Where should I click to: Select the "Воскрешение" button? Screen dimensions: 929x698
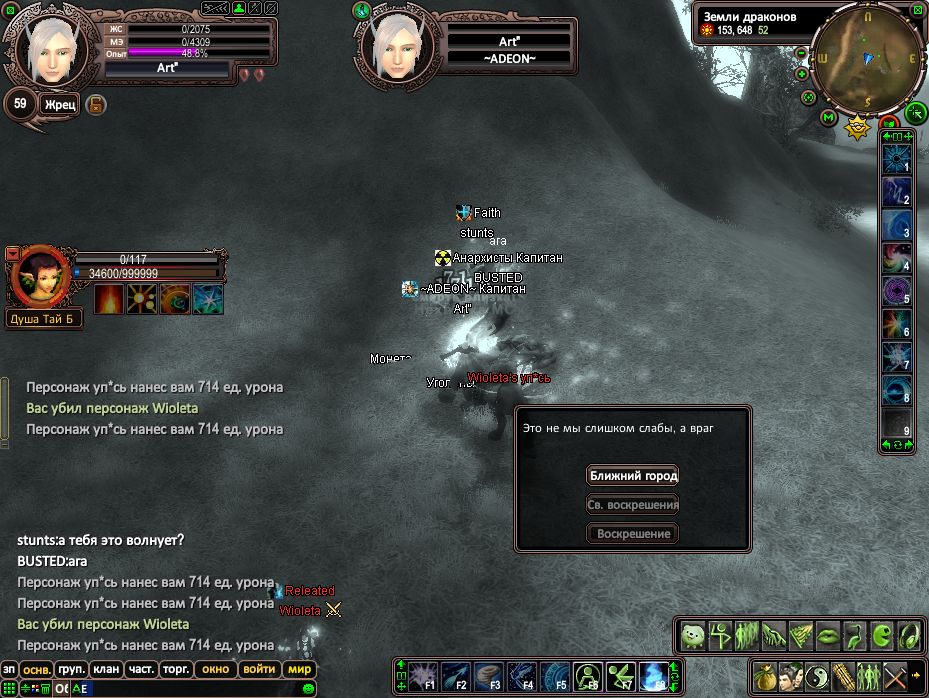[633, 534]
